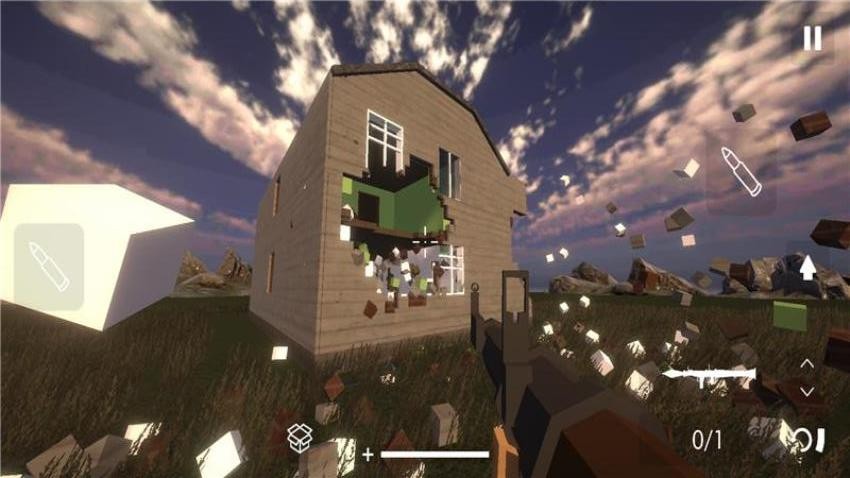Pause the game

[812, 38]
